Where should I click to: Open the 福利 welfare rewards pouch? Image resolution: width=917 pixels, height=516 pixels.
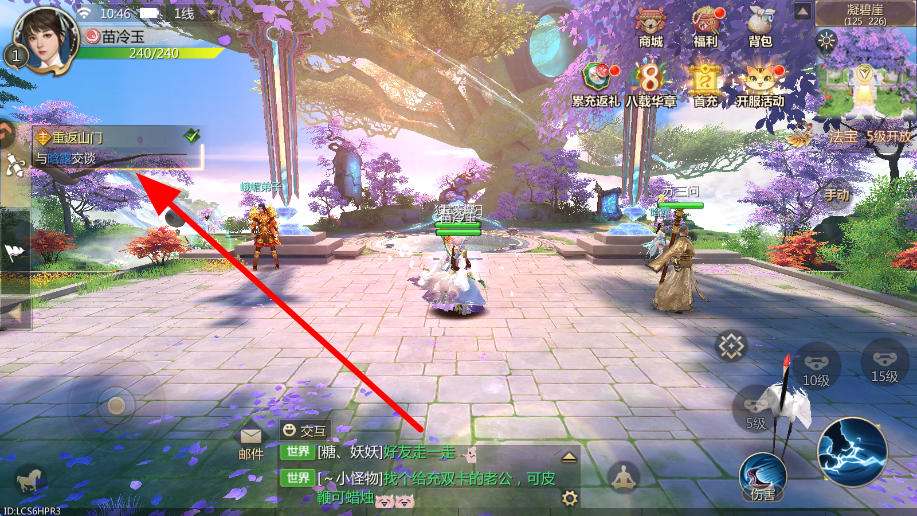705,25
